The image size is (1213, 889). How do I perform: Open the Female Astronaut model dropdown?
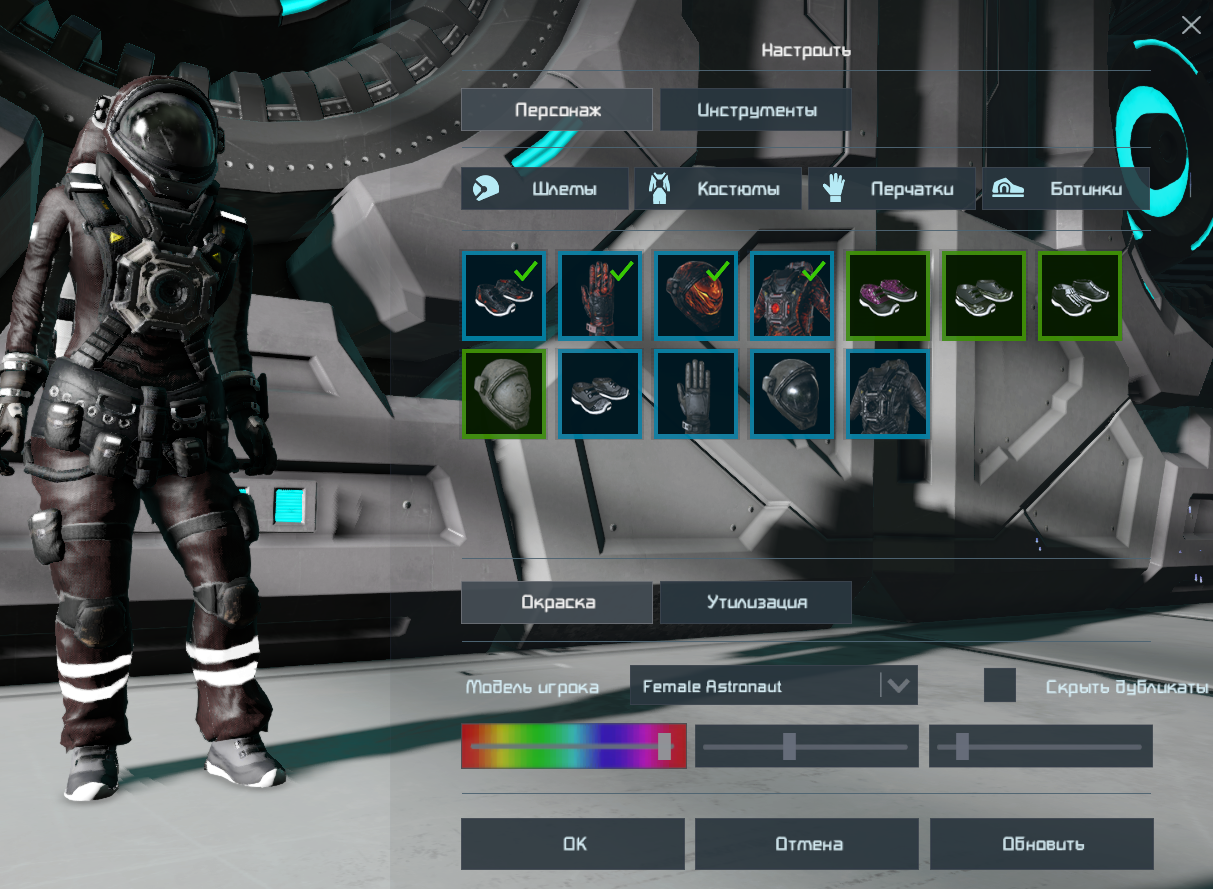tap(774, 687)
